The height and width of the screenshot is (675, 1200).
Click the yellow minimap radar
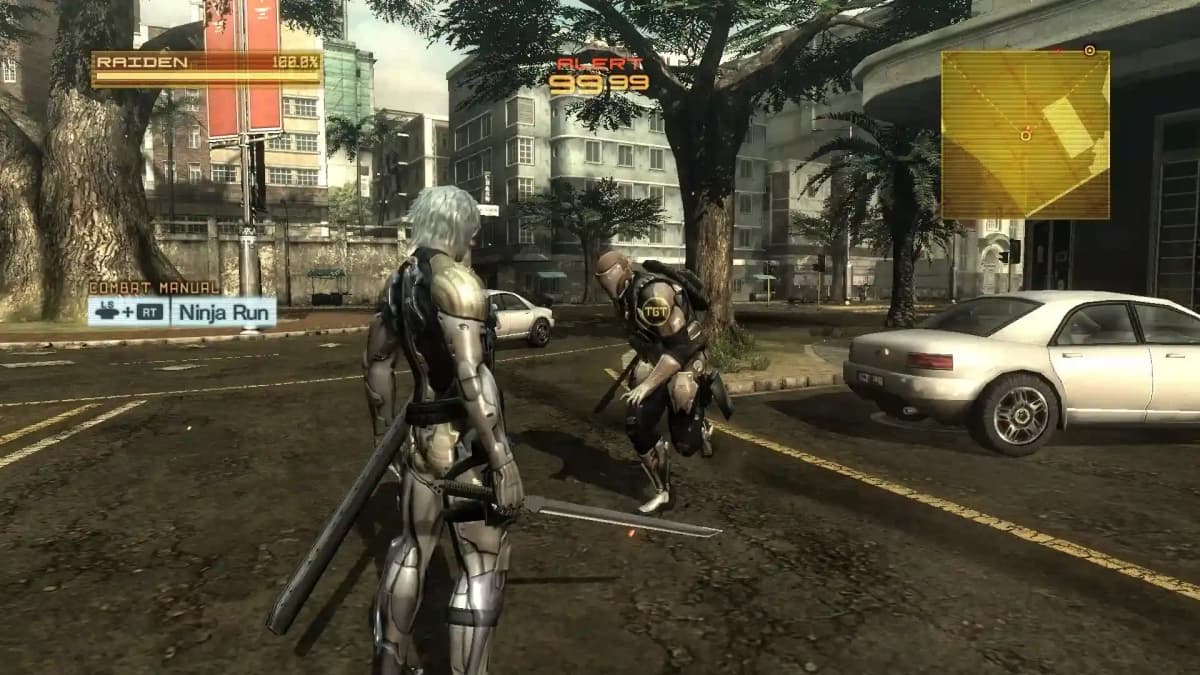(1025, 135)
